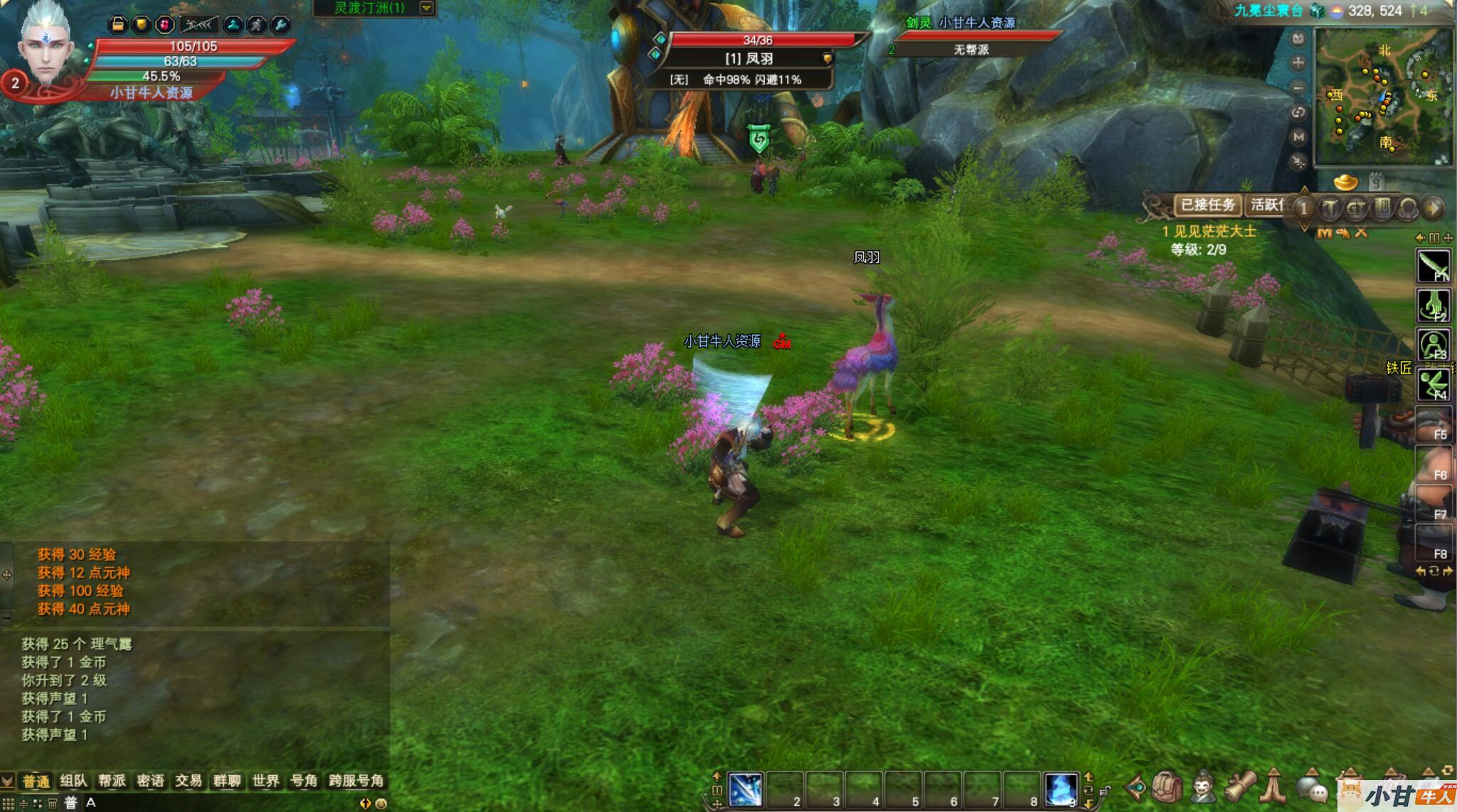Select the 凤羽 target frame
The image size is (1457, 812).
748,58
